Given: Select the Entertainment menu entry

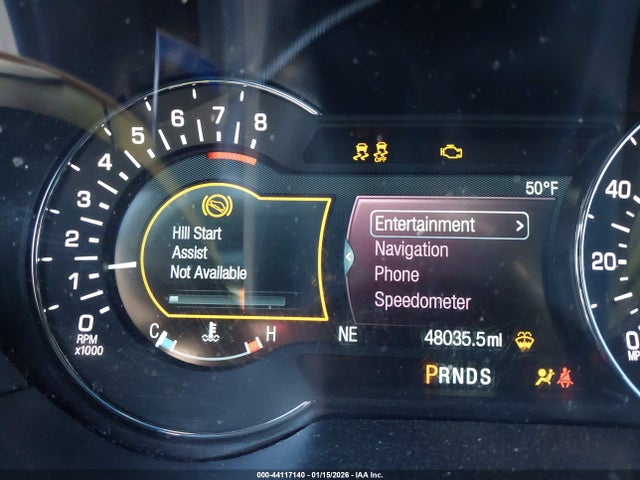Looking at the screenshot, I should coord(448,225).
